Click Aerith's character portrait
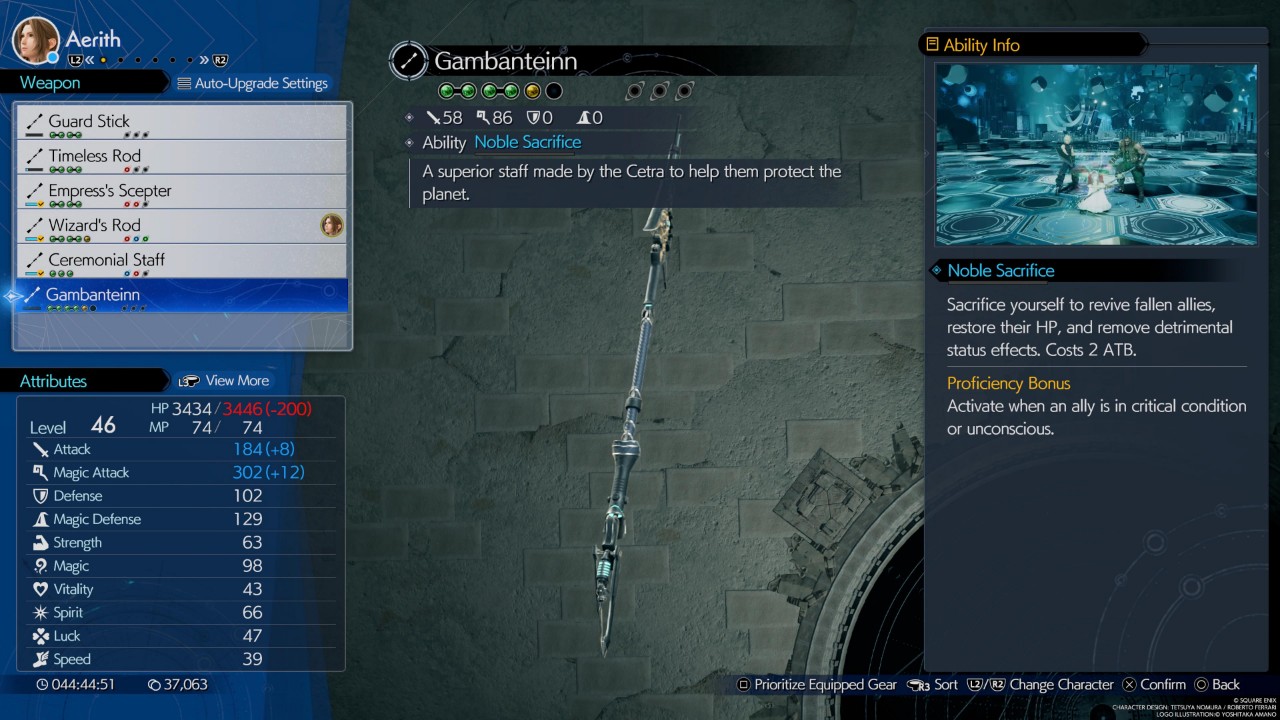 coord(35,40)
